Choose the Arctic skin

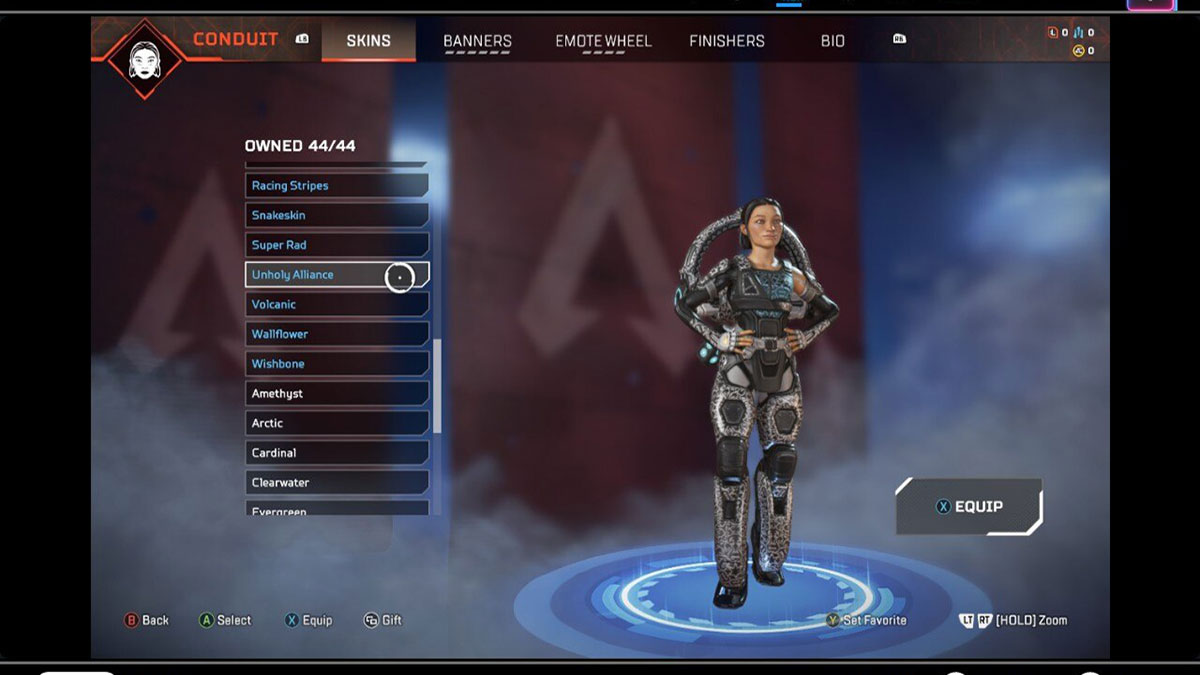click(x=336, y=423)
